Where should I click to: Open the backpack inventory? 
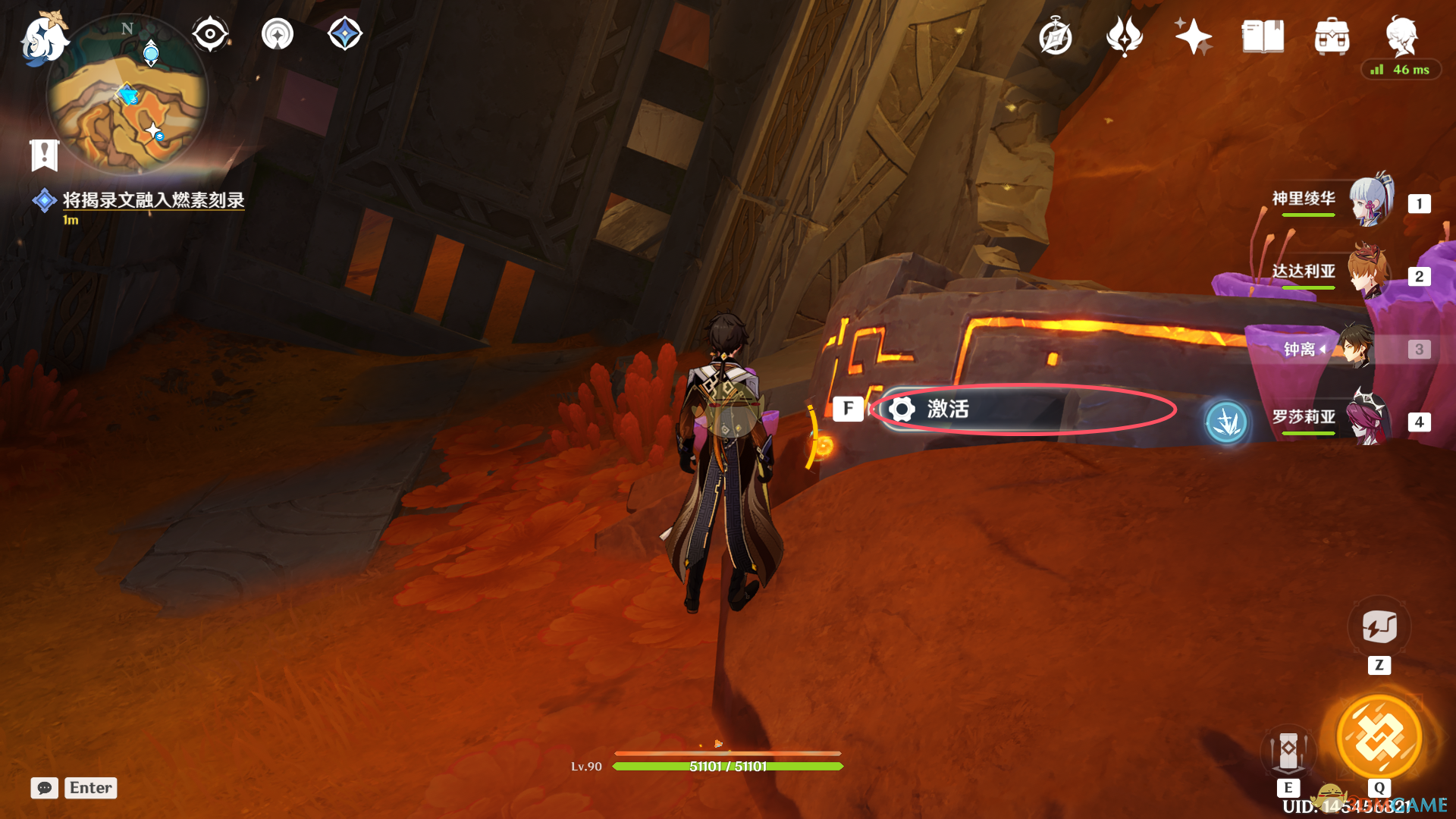(x=1332, y=36)
